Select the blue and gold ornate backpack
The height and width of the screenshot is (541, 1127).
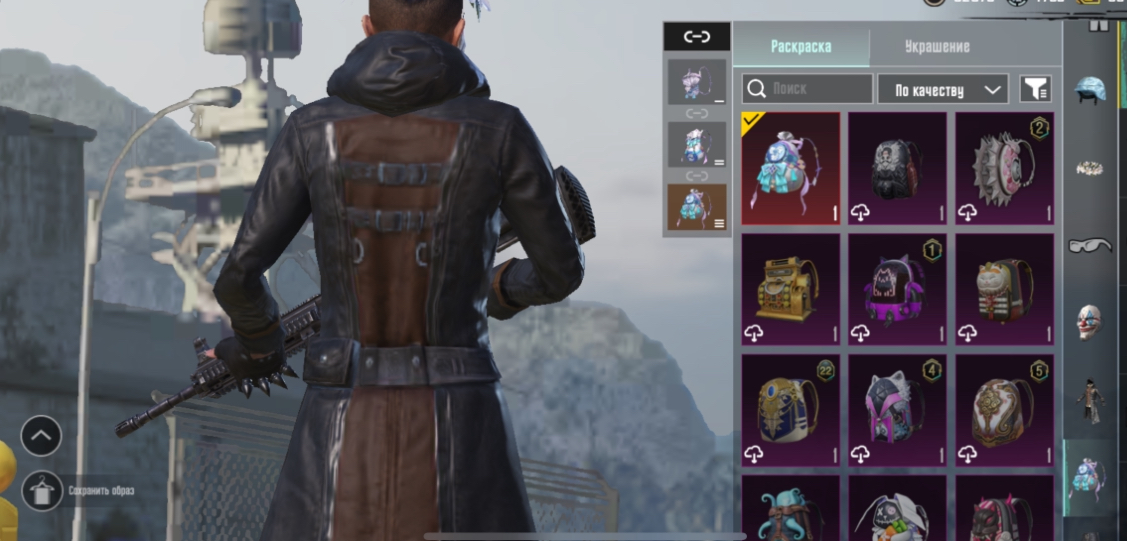(791, 410)
